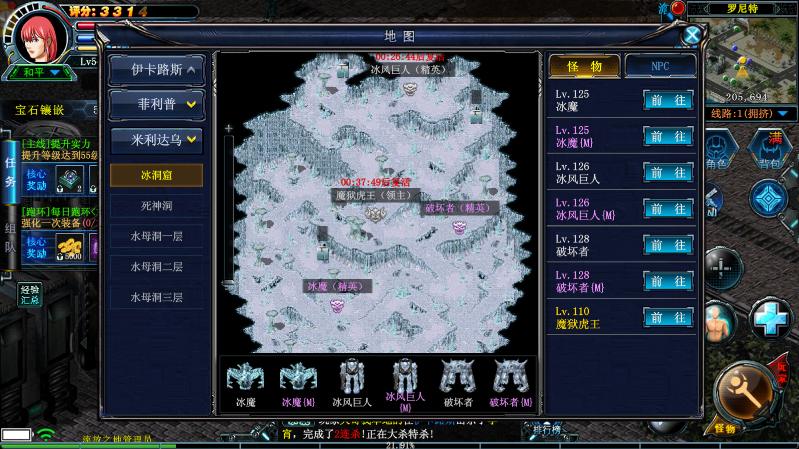
Task: Travel to Lv.128 破坏者{M} using 前往
Action: (x=668, y=281)
